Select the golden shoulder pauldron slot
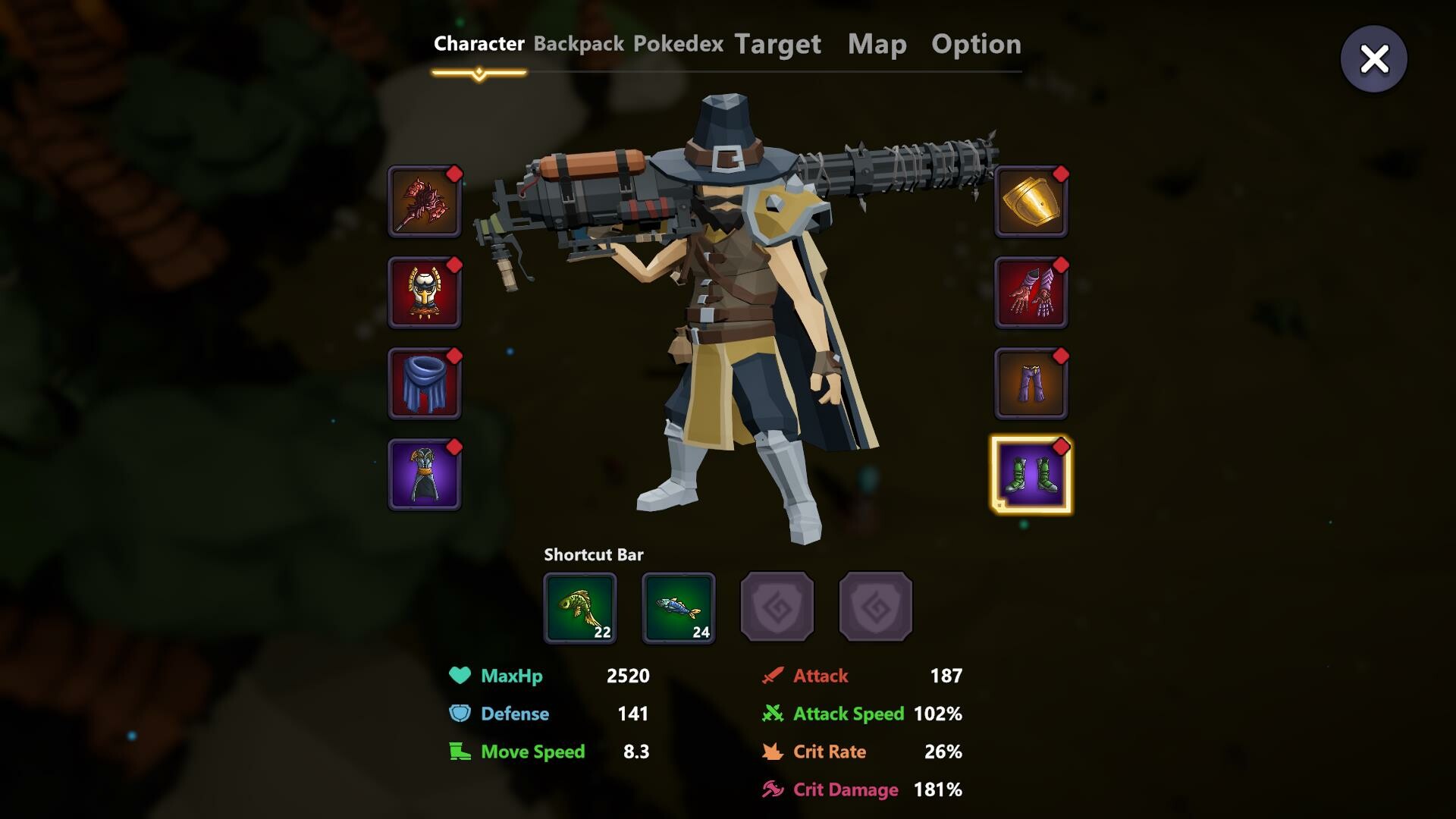This screenshot has width=1456, height=819. click(x=1031, y=202)
